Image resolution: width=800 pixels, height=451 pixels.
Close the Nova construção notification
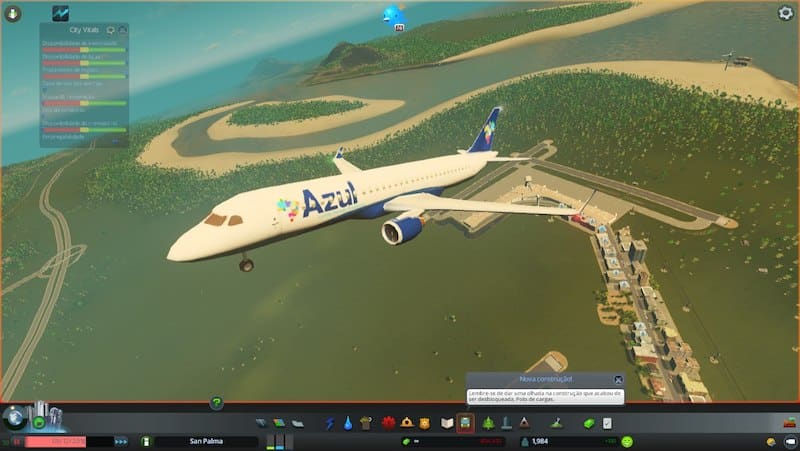(618, 380)
